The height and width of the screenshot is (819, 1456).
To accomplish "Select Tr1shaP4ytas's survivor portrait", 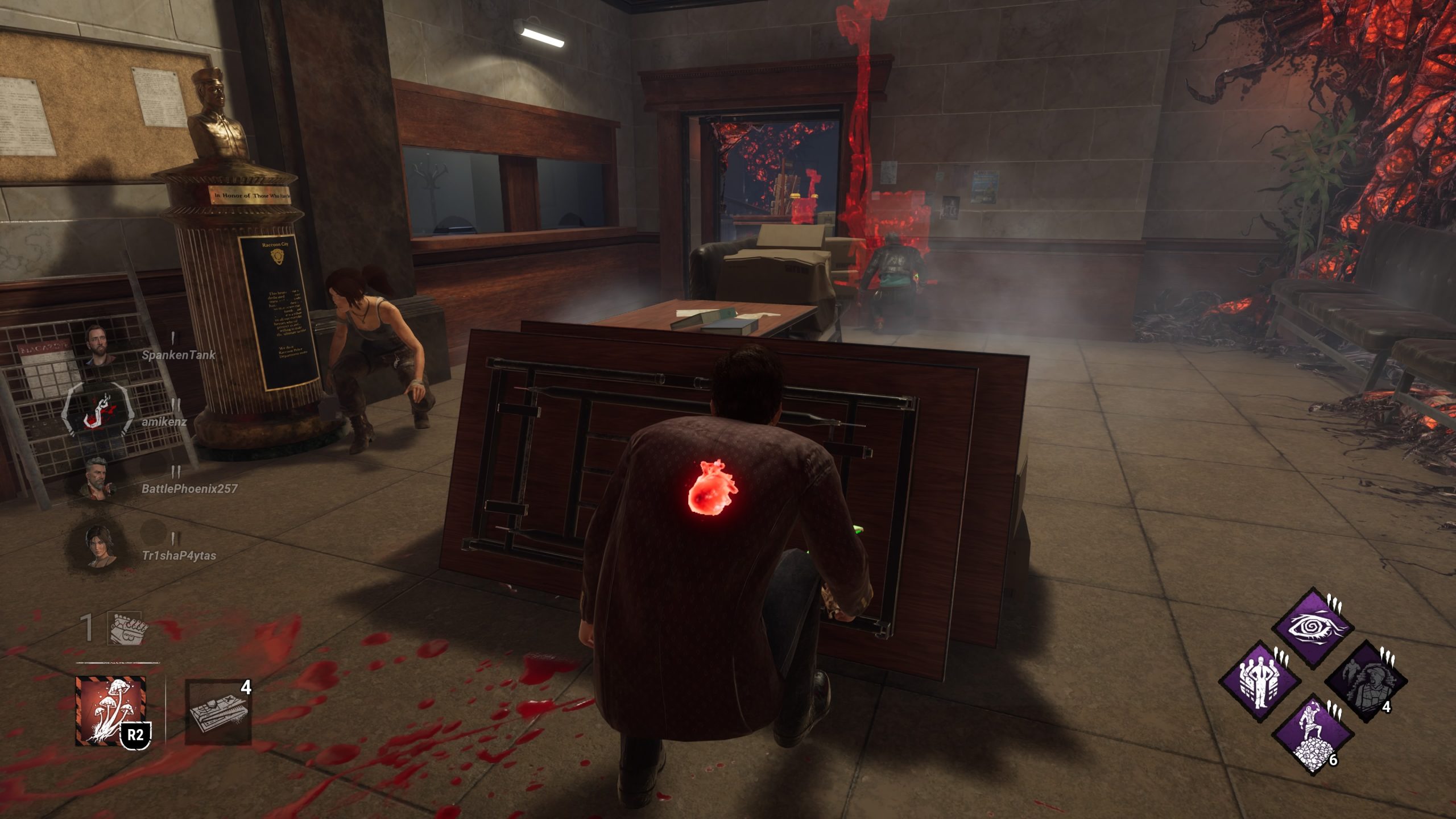I will tap(98, 546).
